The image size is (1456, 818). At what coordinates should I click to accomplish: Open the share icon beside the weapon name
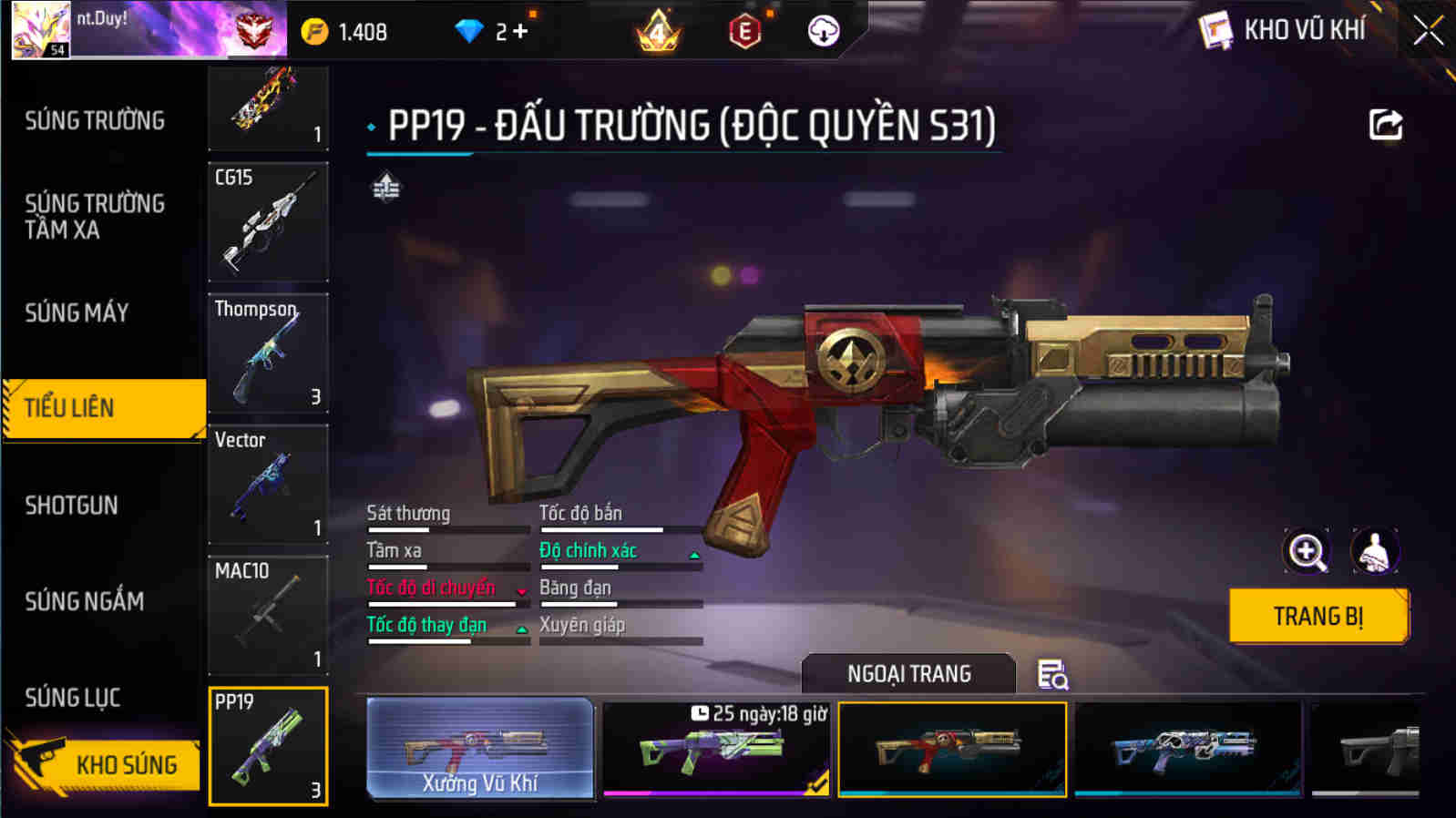pyautogui.click(x=1384, y=125)
